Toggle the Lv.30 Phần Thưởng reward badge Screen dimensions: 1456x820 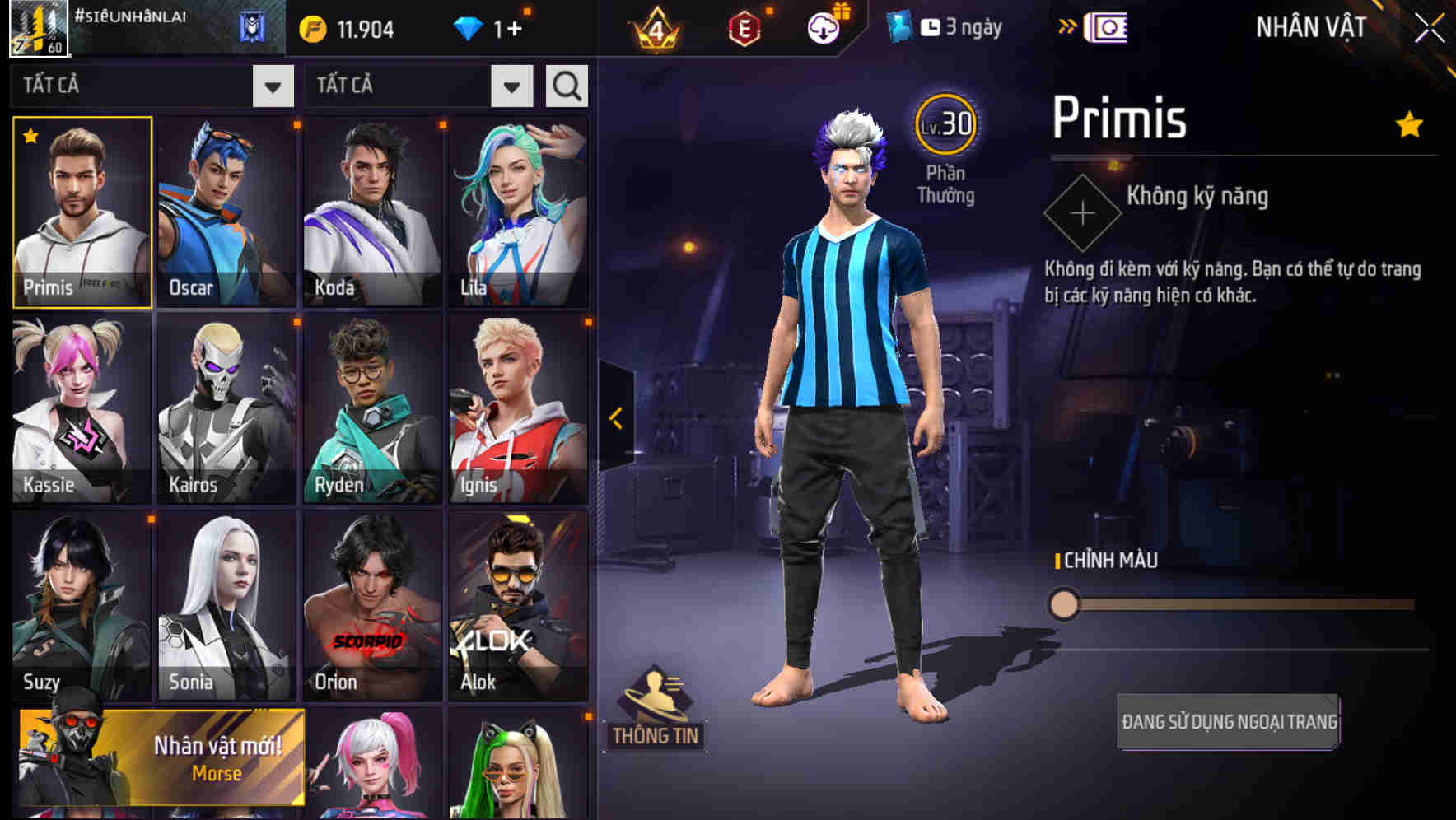point(945,125)
